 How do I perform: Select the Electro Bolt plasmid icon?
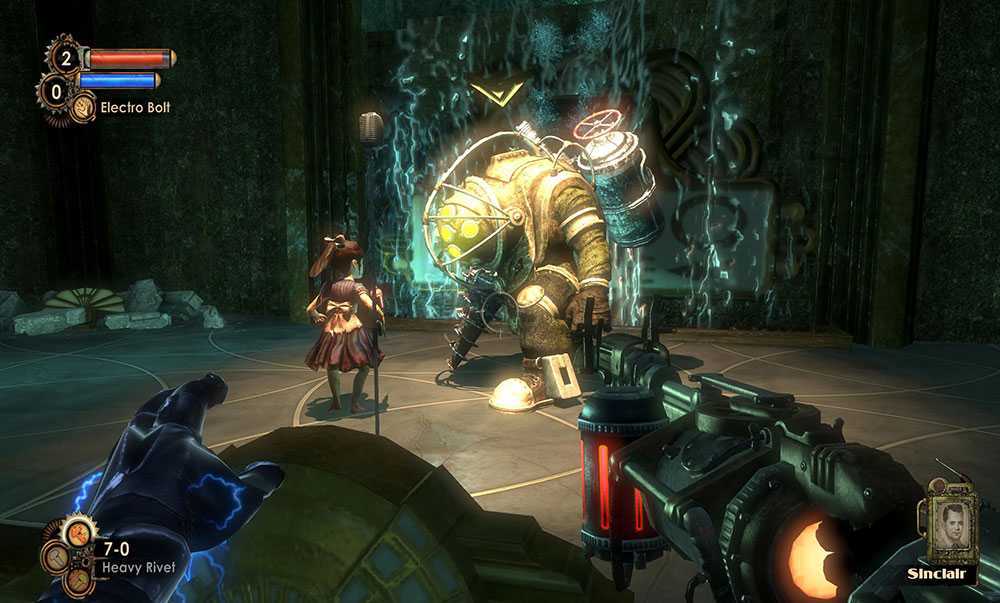(83, 106)
